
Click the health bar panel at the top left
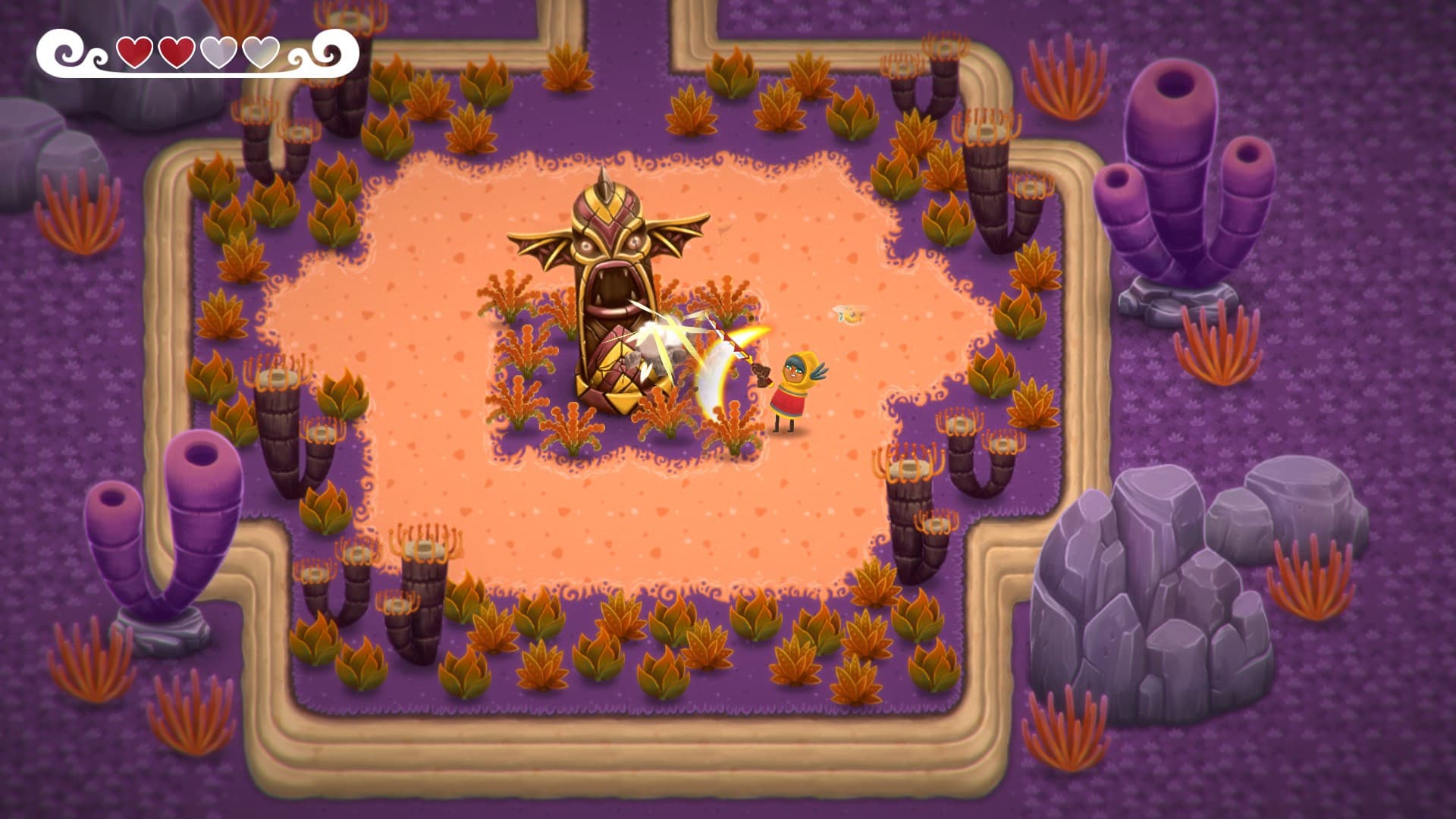coord(197,53)
